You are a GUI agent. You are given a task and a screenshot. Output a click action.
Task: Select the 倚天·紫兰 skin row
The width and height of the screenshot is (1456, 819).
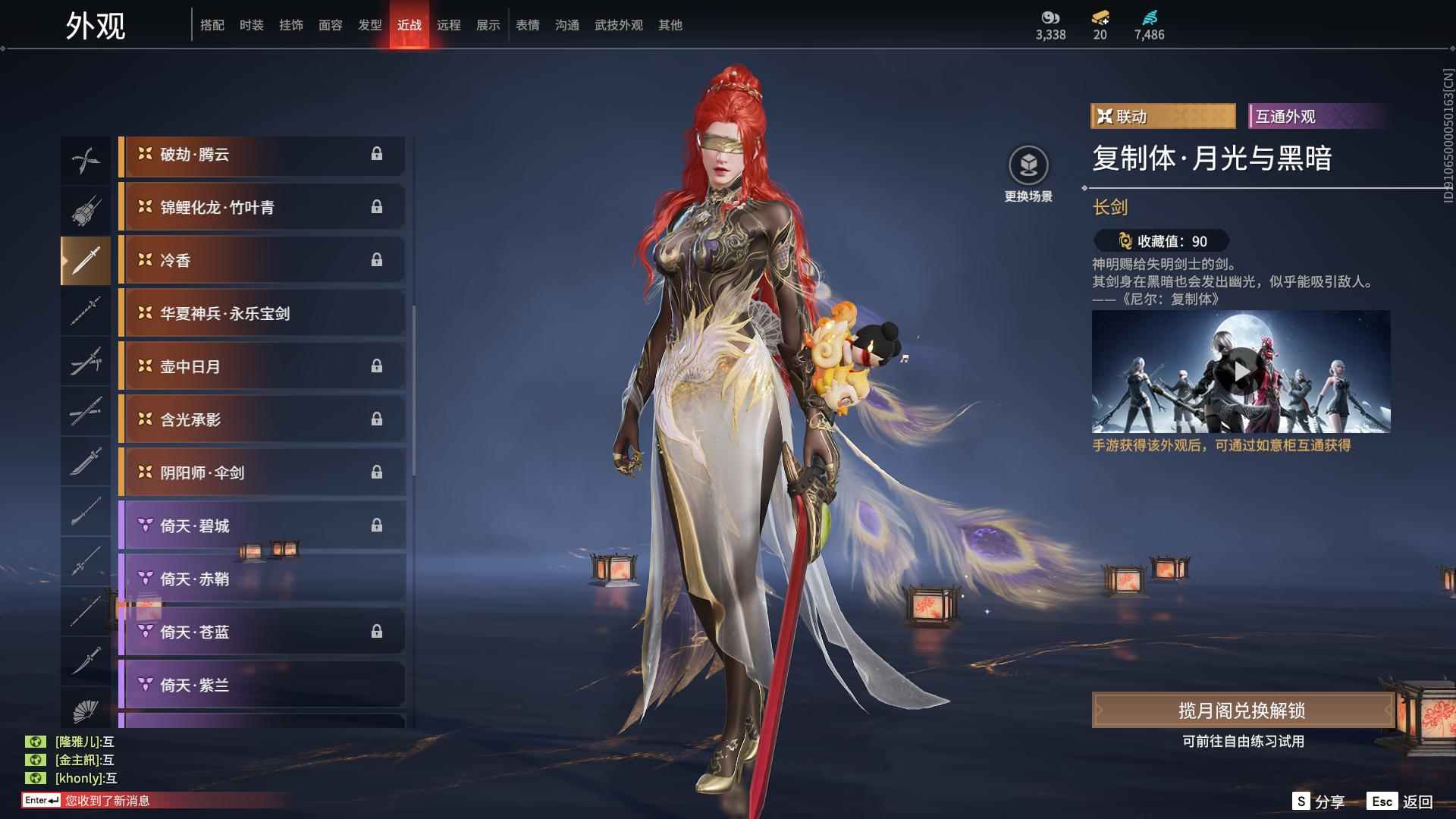click(262, 685)
